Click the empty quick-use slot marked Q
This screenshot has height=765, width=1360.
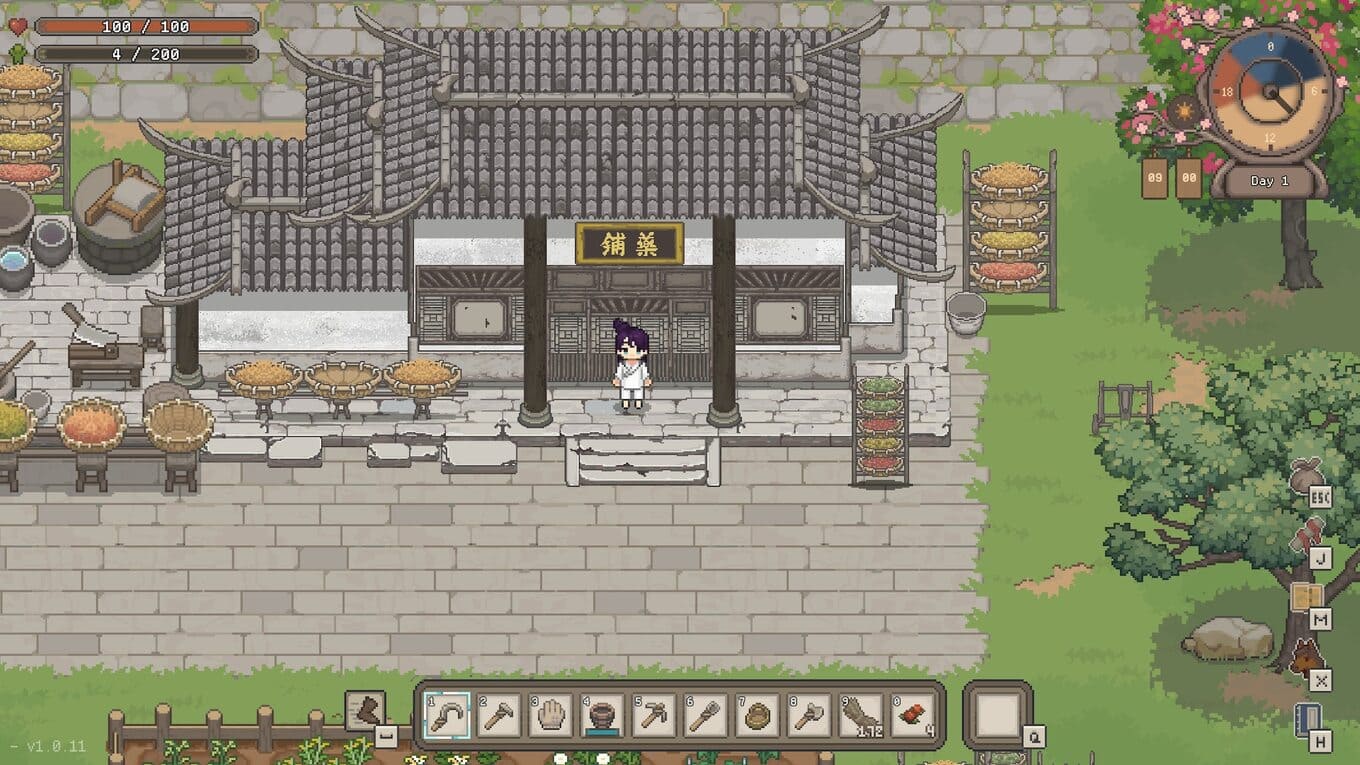coord(998,715)
